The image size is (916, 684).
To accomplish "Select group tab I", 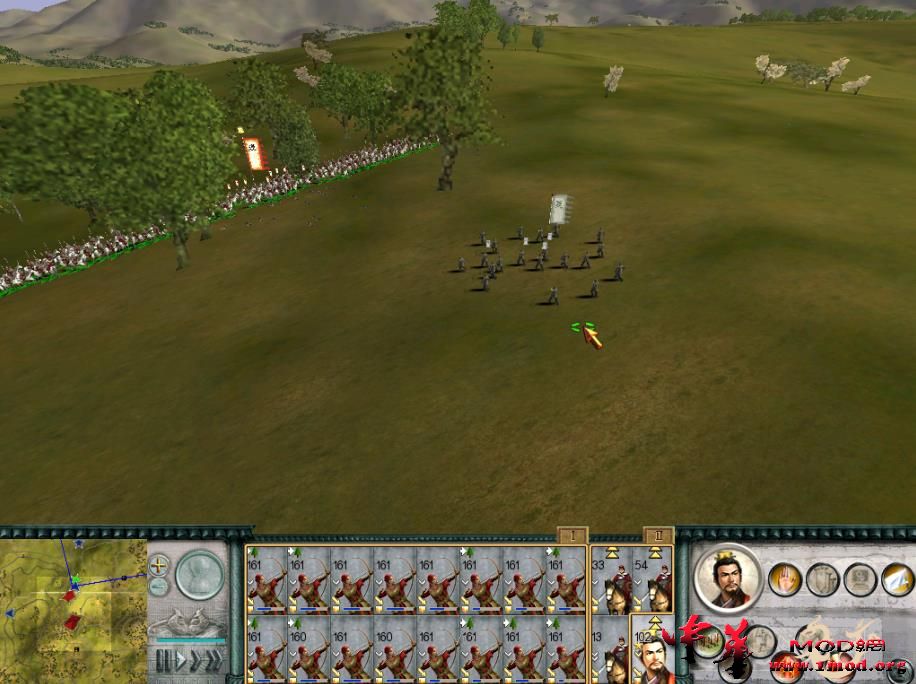I will click(571, 535).
